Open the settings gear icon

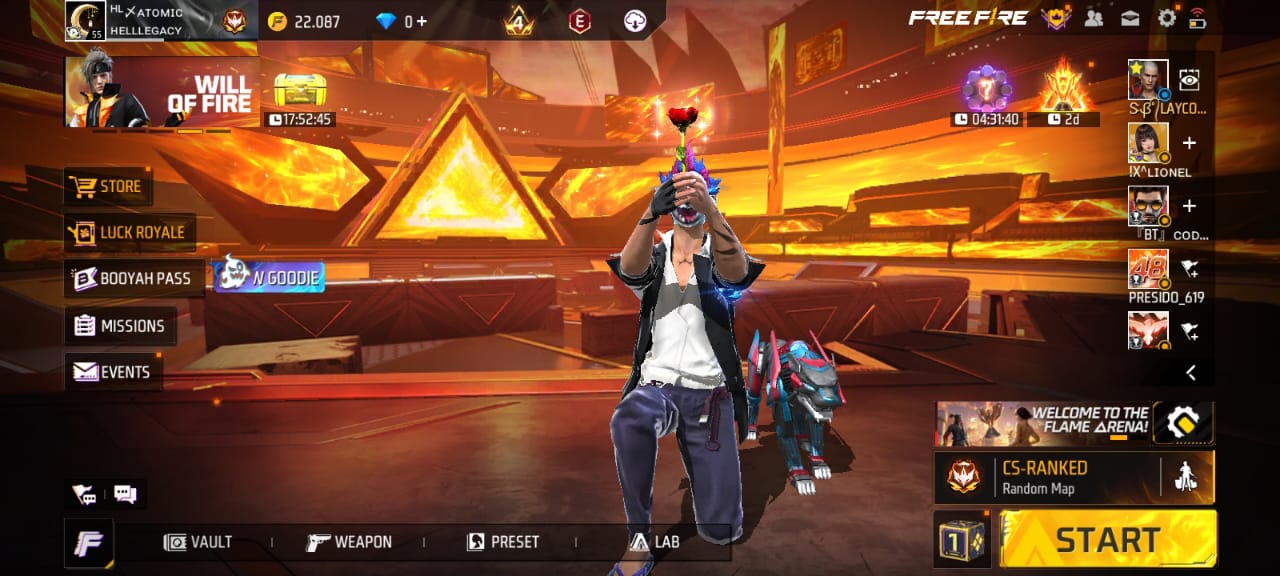pos(1166,17)
